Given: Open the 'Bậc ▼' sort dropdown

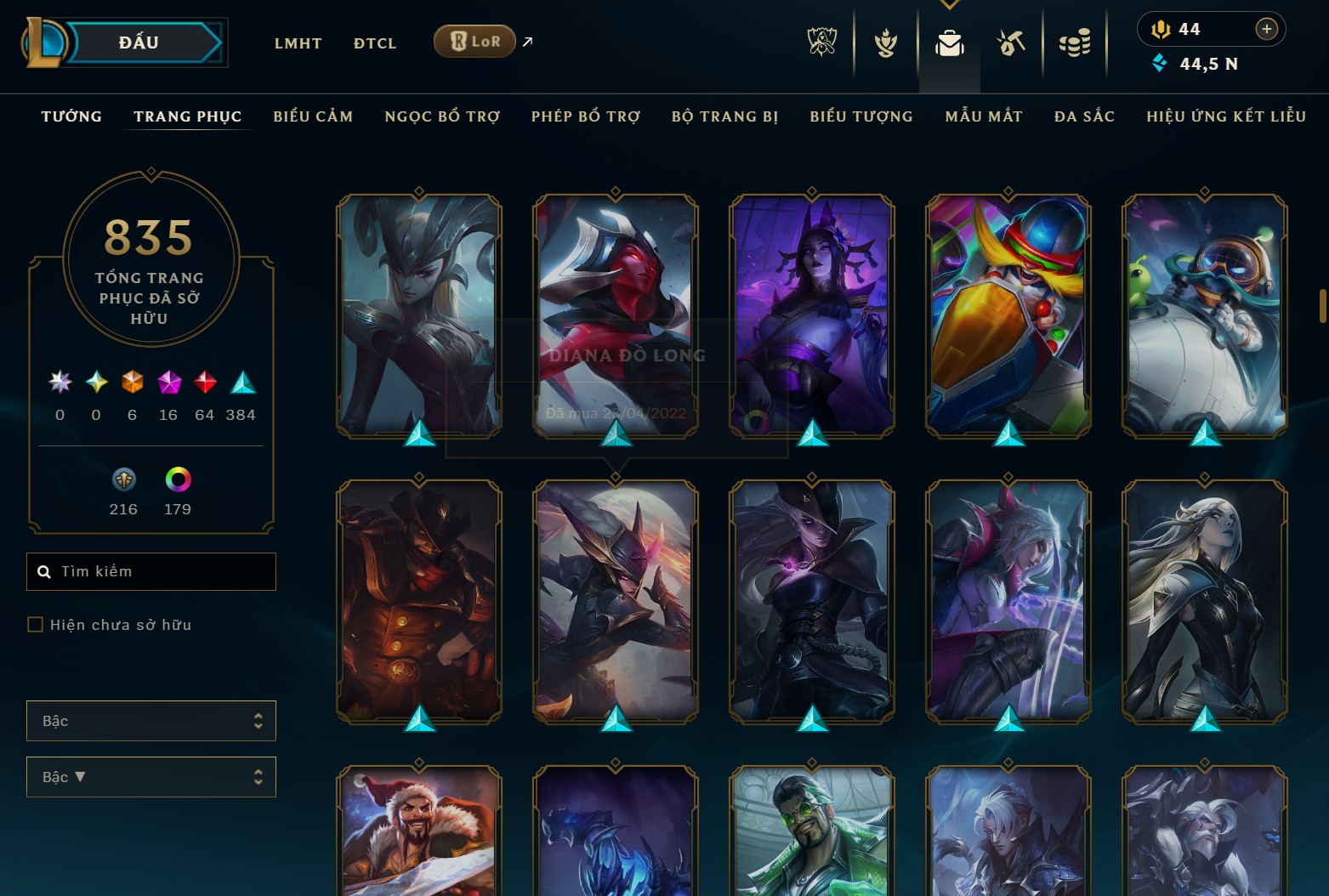Looking at the screenshot, I should pos(151,776).
